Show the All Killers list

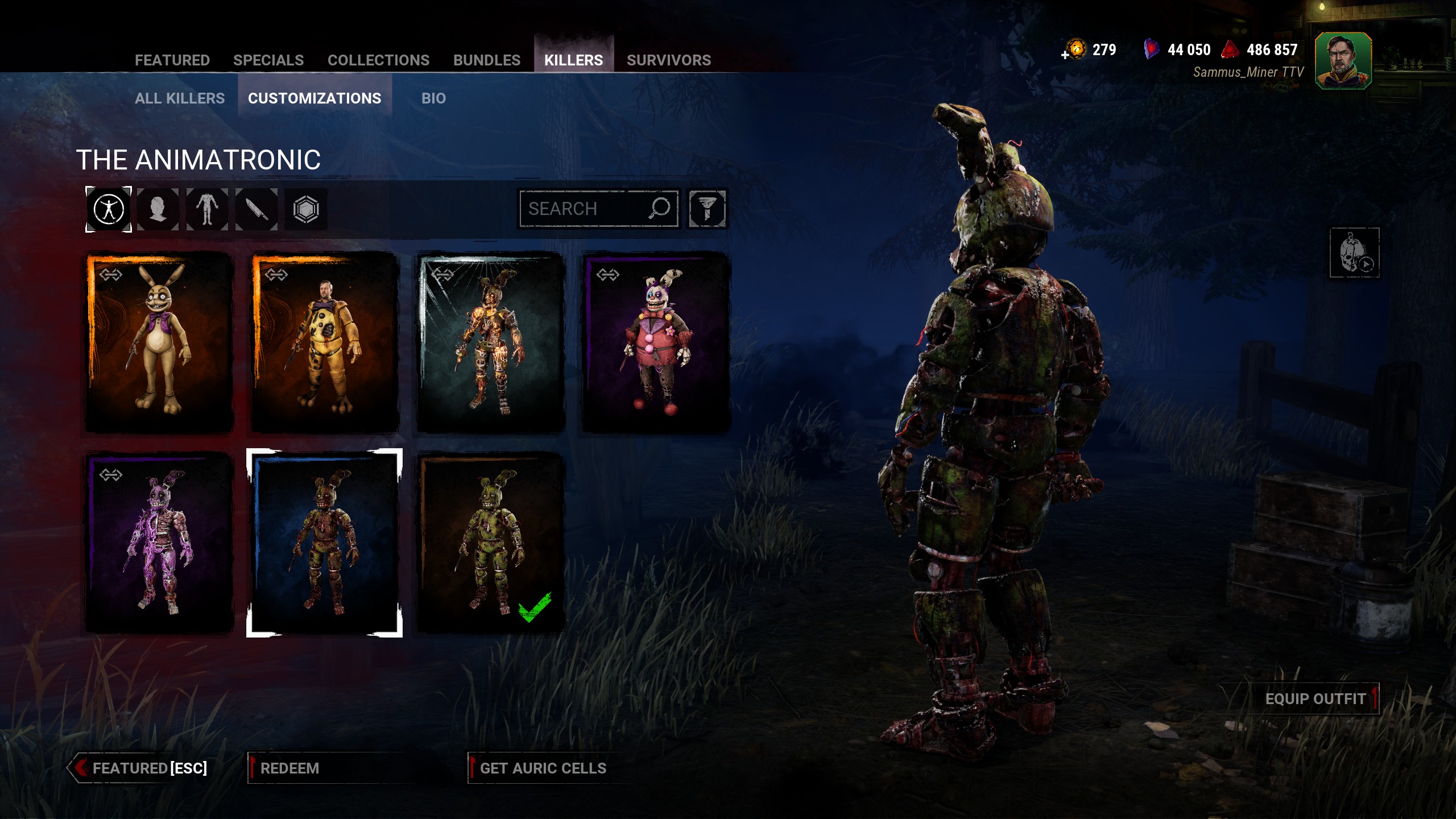(180, 98)
